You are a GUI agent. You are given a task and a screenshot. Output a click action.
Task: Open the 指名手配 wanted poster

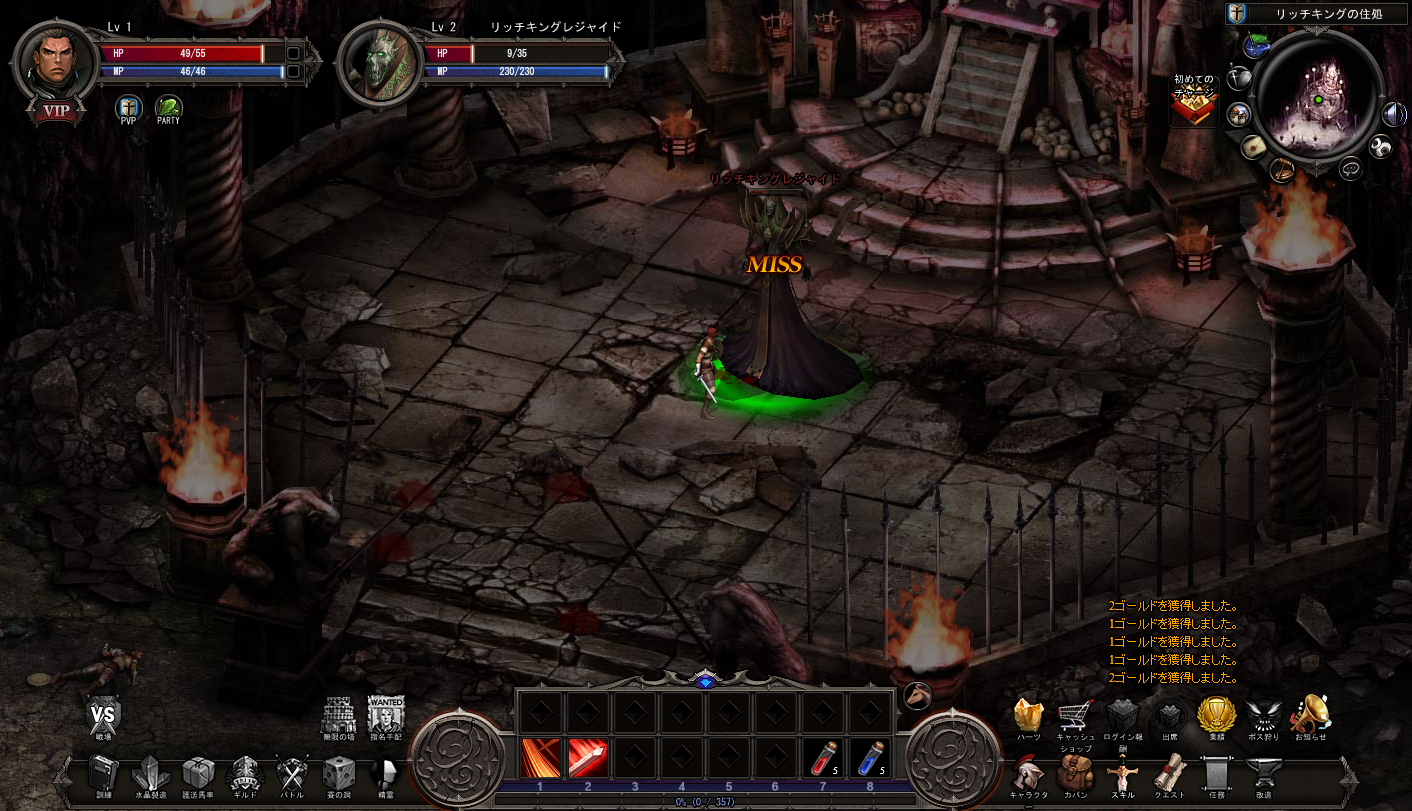[x=386, y=715]
